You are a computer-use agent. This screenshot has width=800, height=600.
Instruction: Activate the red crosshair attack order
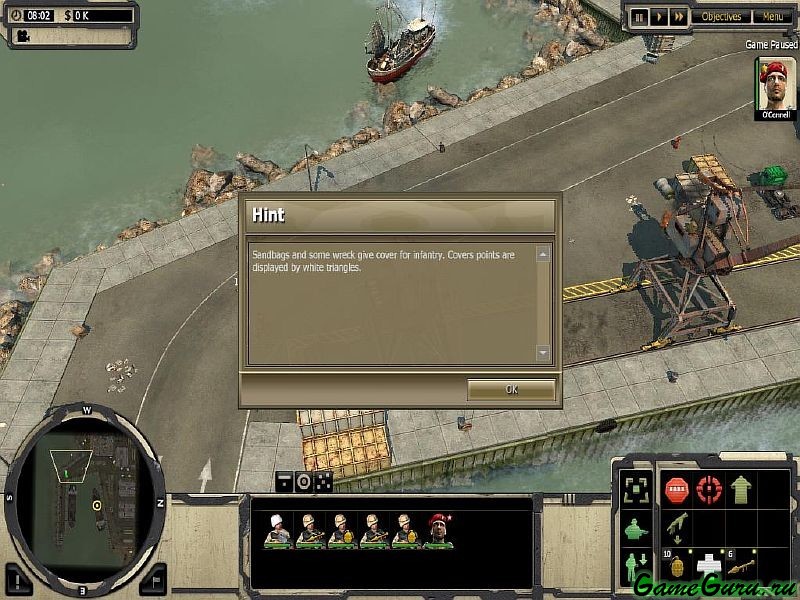click(709, 490)
